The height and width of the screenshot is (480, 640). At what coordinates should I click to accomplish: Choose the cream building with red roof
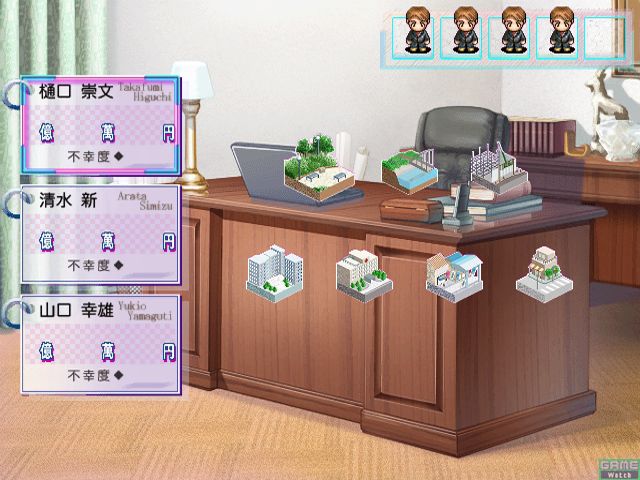[364, 270]
